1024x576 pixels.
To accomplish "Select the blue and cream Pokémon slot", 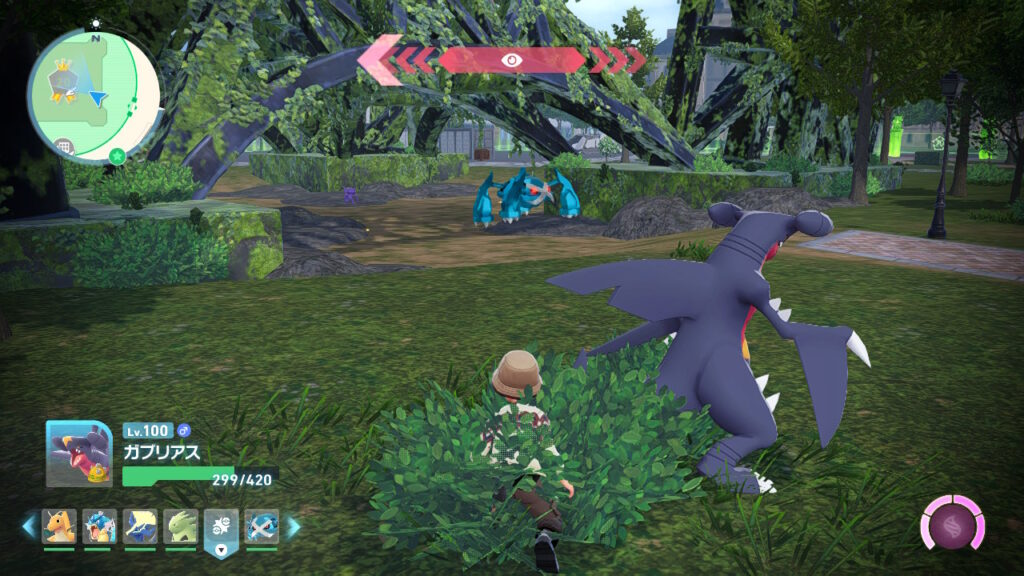I will (140, 526).
